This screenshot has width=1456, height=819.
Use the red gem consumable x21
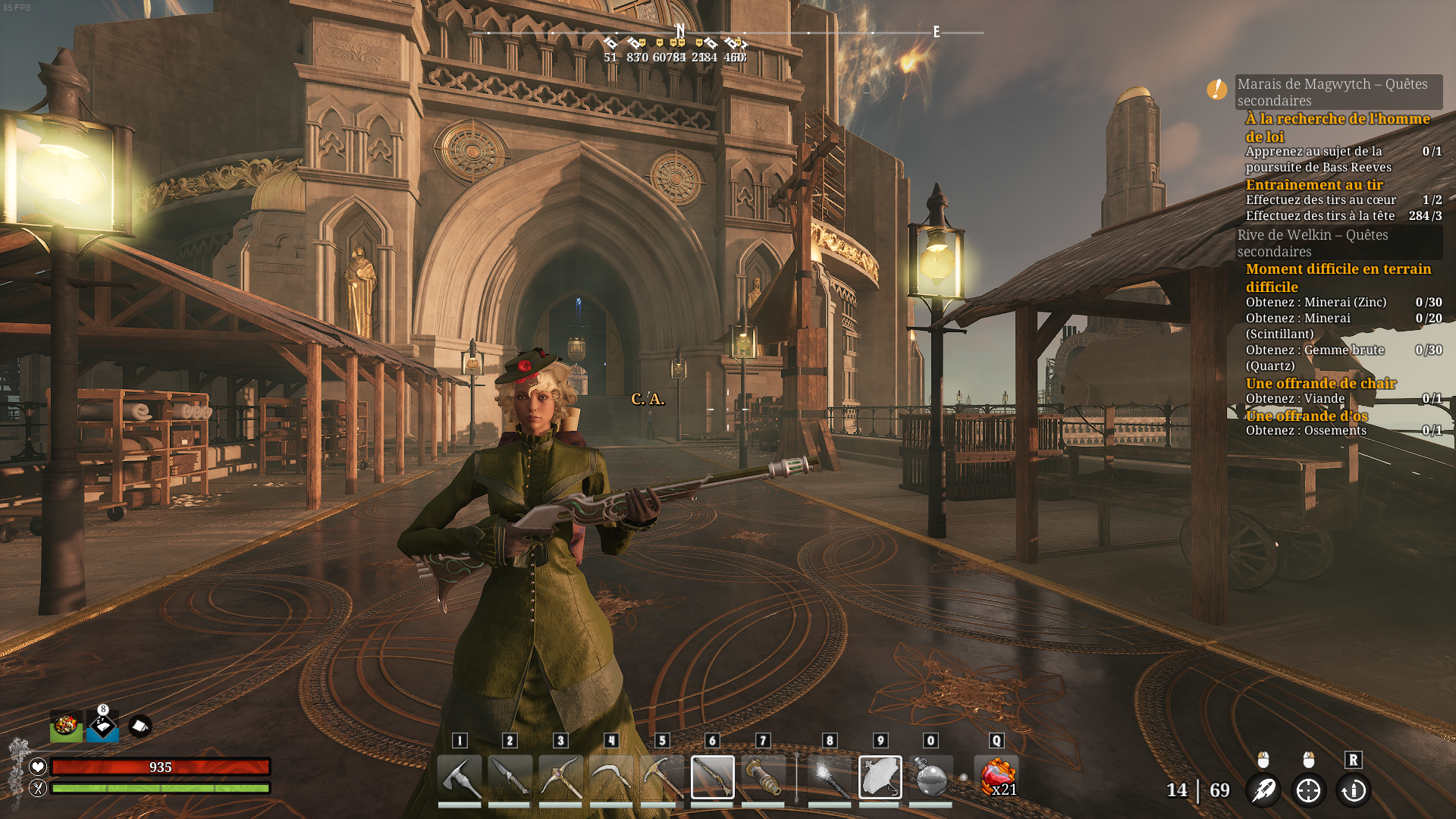coord(998,777)
